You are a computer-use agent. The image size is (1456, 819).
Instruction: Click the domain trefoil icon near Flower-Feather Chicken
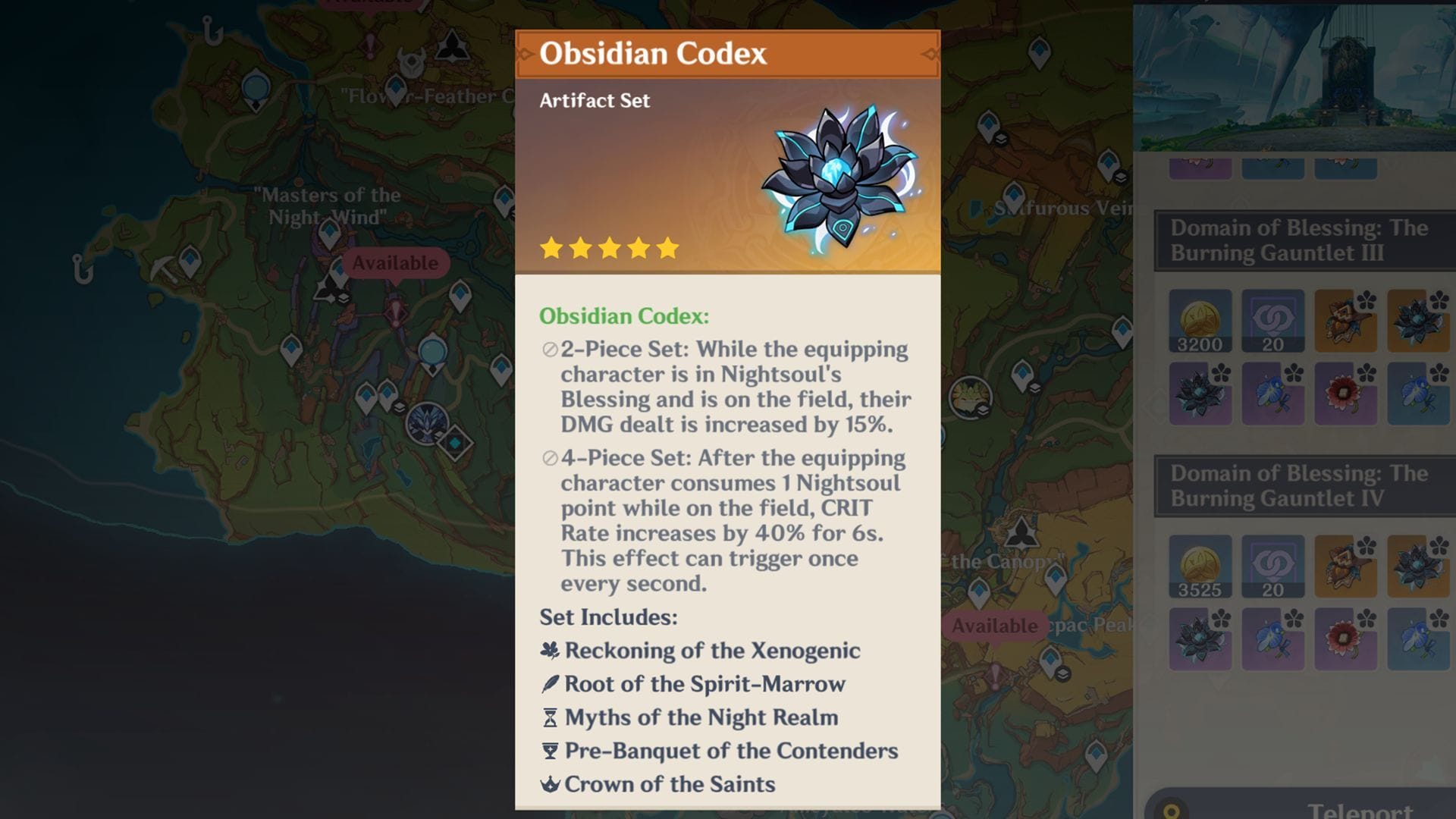[453, 45]
